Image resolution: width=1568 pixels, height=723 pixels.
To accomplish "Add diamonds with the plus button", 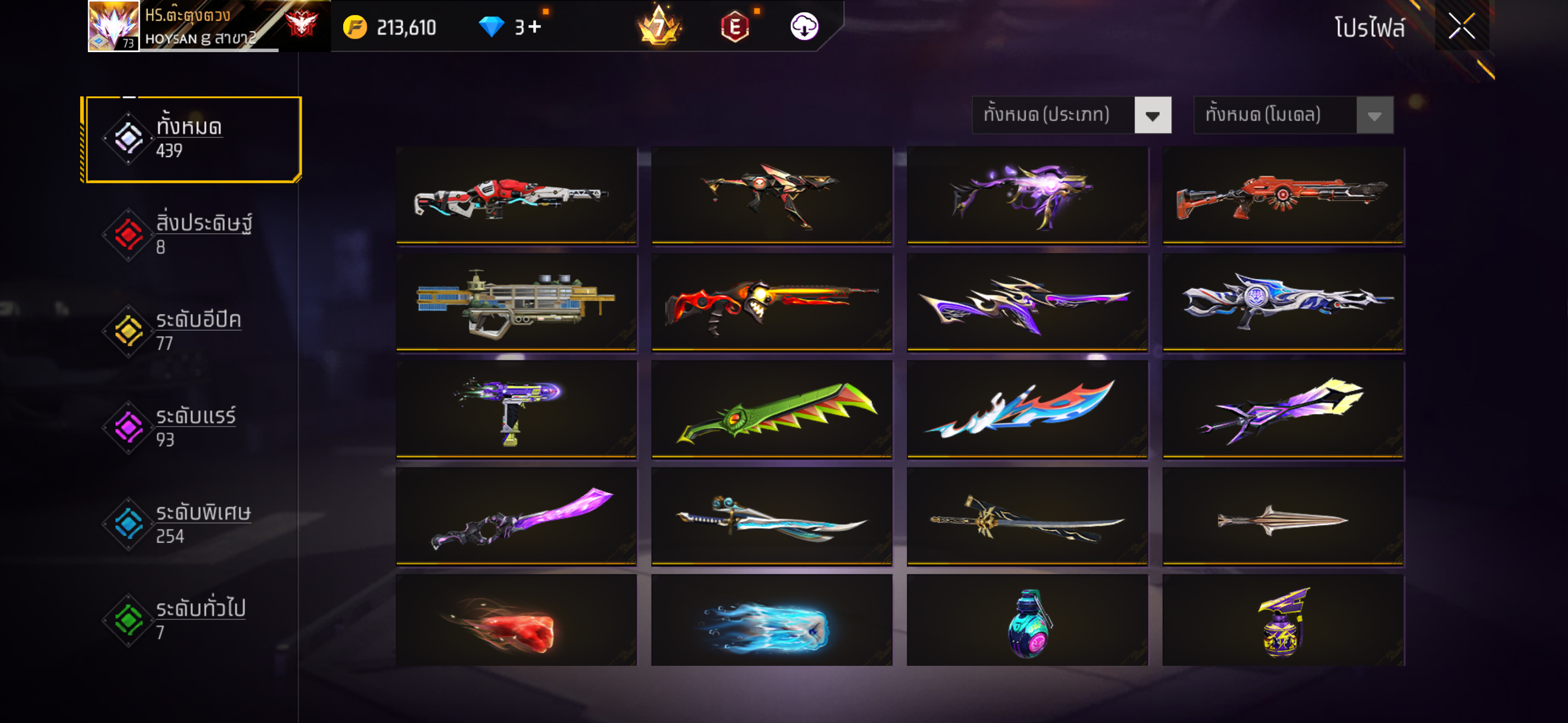I will tap(534, 27).
